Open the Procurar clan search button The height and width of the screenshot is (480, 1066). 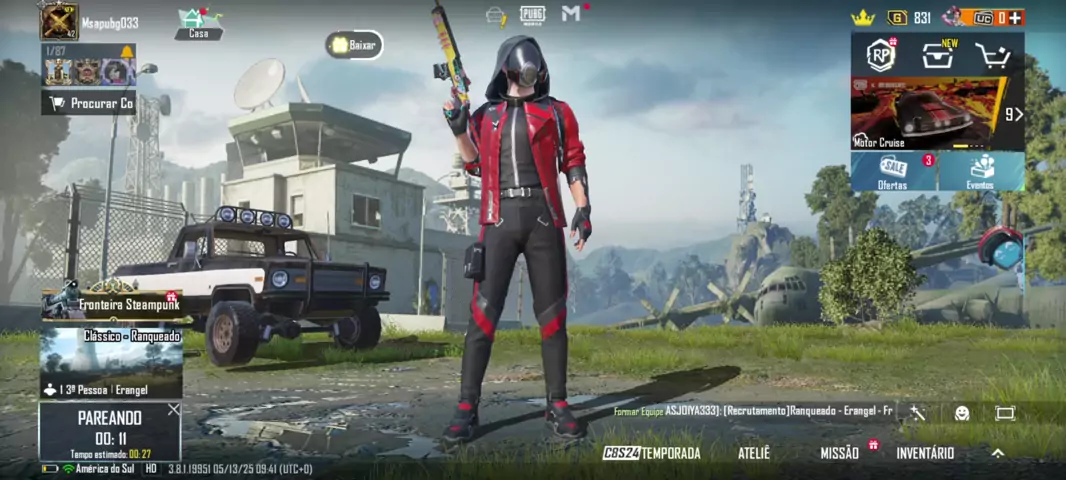click(x=90, y=103)
